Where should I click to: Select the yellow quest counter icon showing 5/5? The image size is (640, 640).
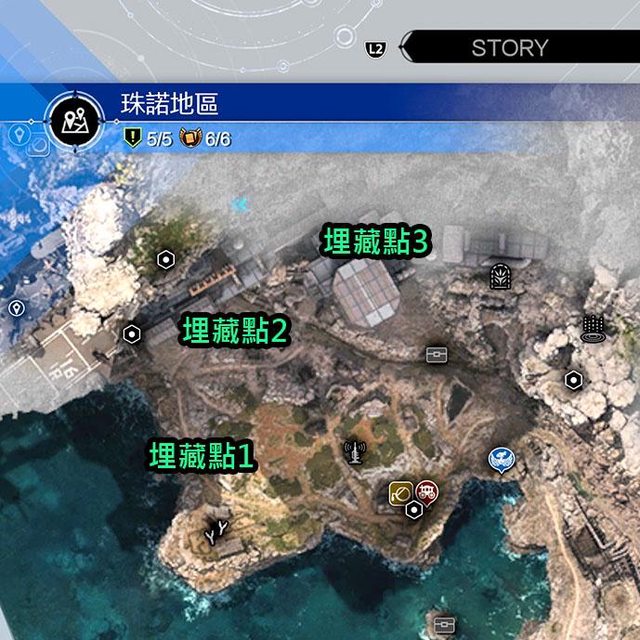[x=131, y=139]
